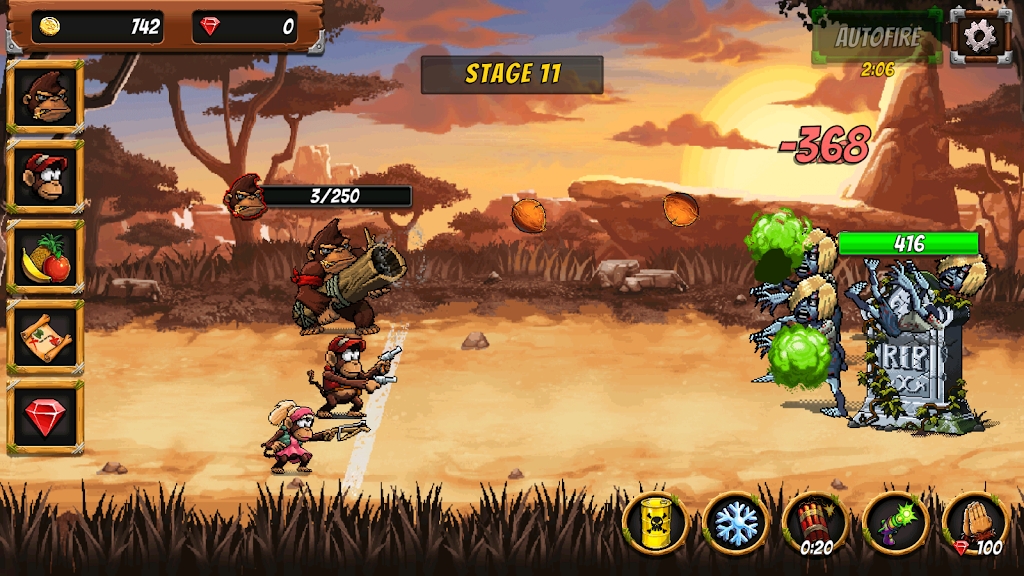Activate the snowflake freeze ability
1024x576 pixels.
click(x=735, y=522)
